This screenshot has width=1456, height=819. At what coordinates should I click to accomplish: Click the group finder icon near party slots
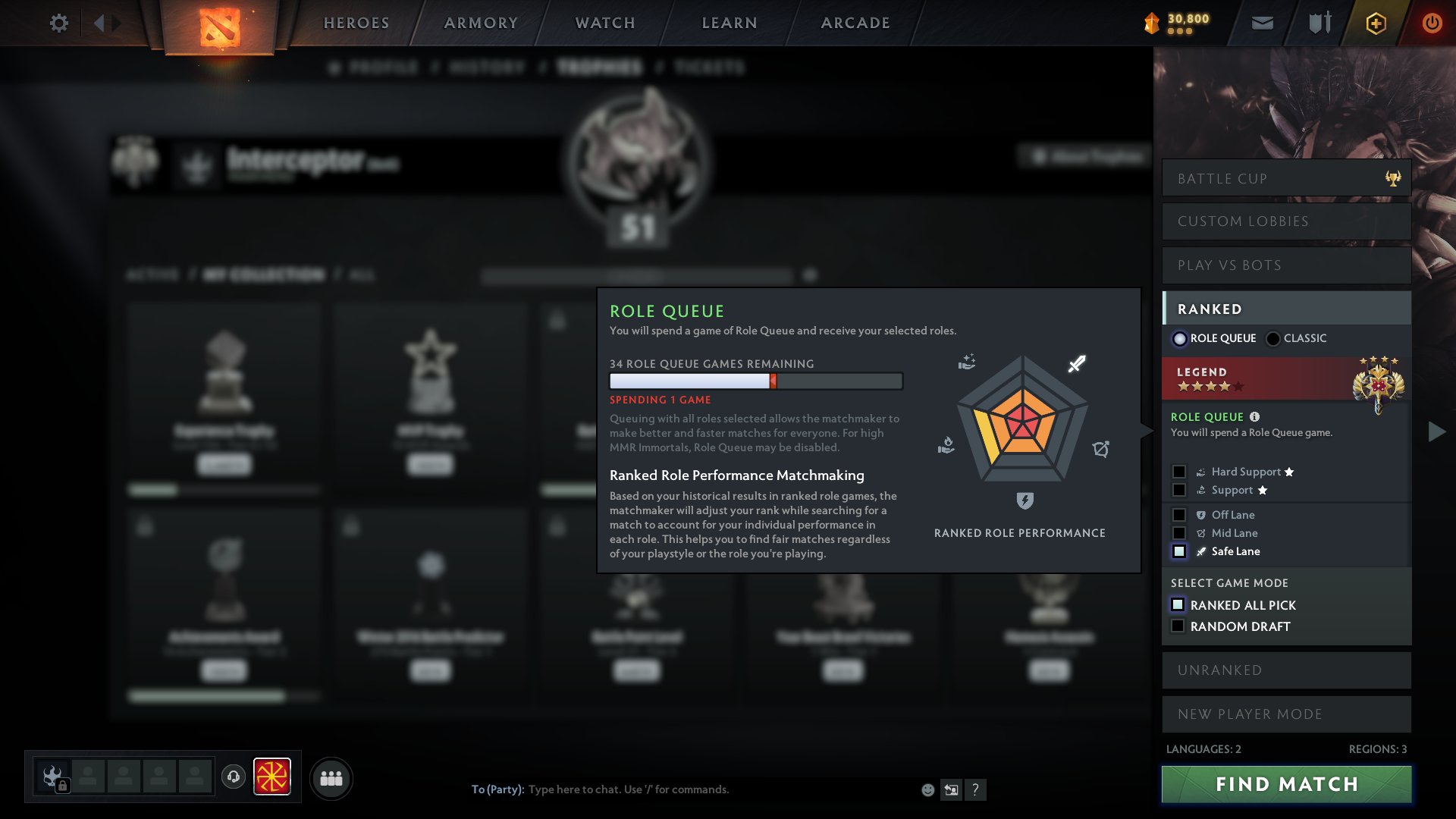[331, 777]
